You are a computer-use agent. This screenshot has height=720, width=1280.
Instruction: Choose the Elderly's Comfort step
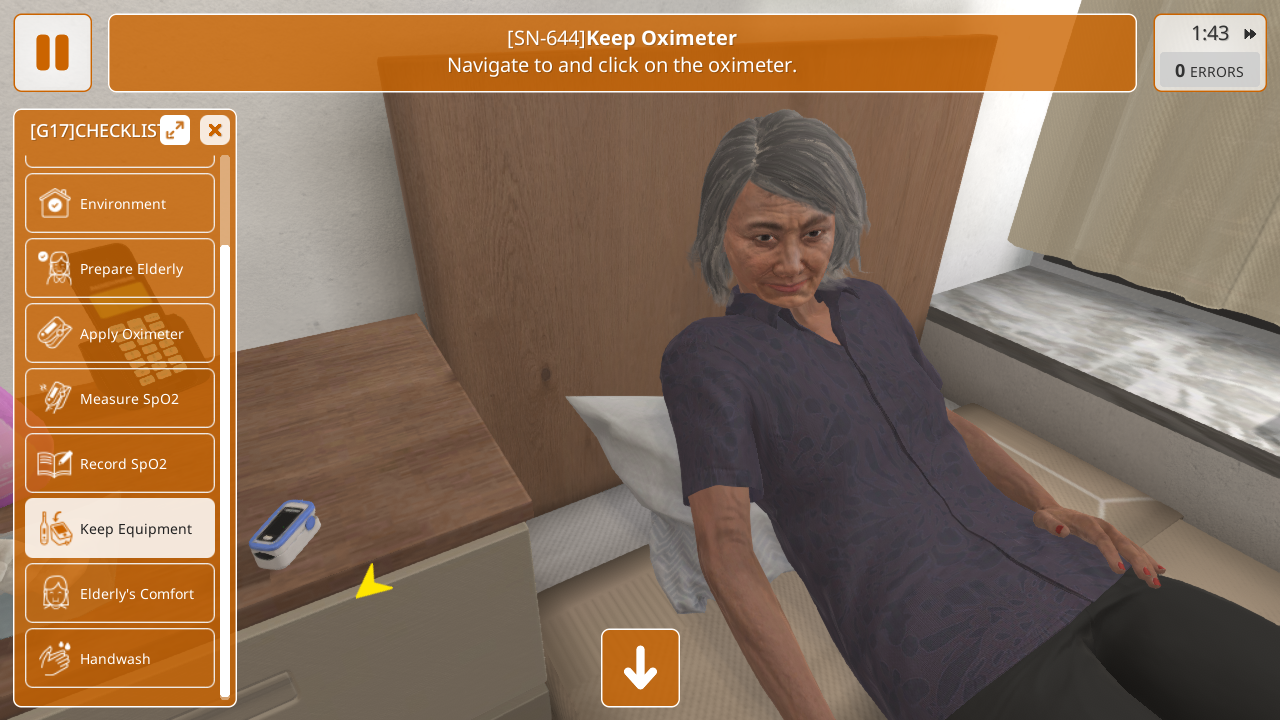(x=120, y=593)
